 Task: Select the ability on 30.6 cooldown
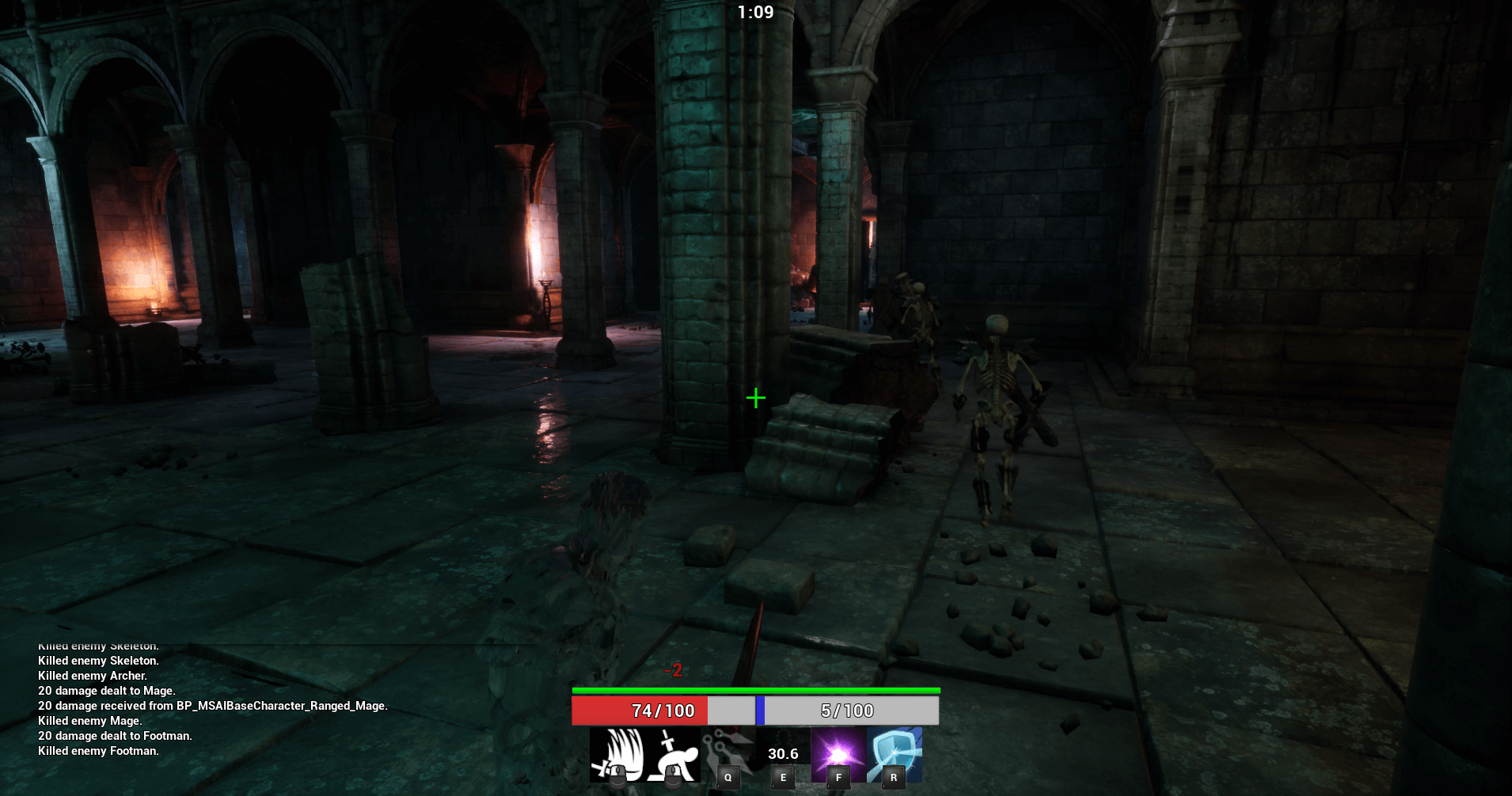783,755
